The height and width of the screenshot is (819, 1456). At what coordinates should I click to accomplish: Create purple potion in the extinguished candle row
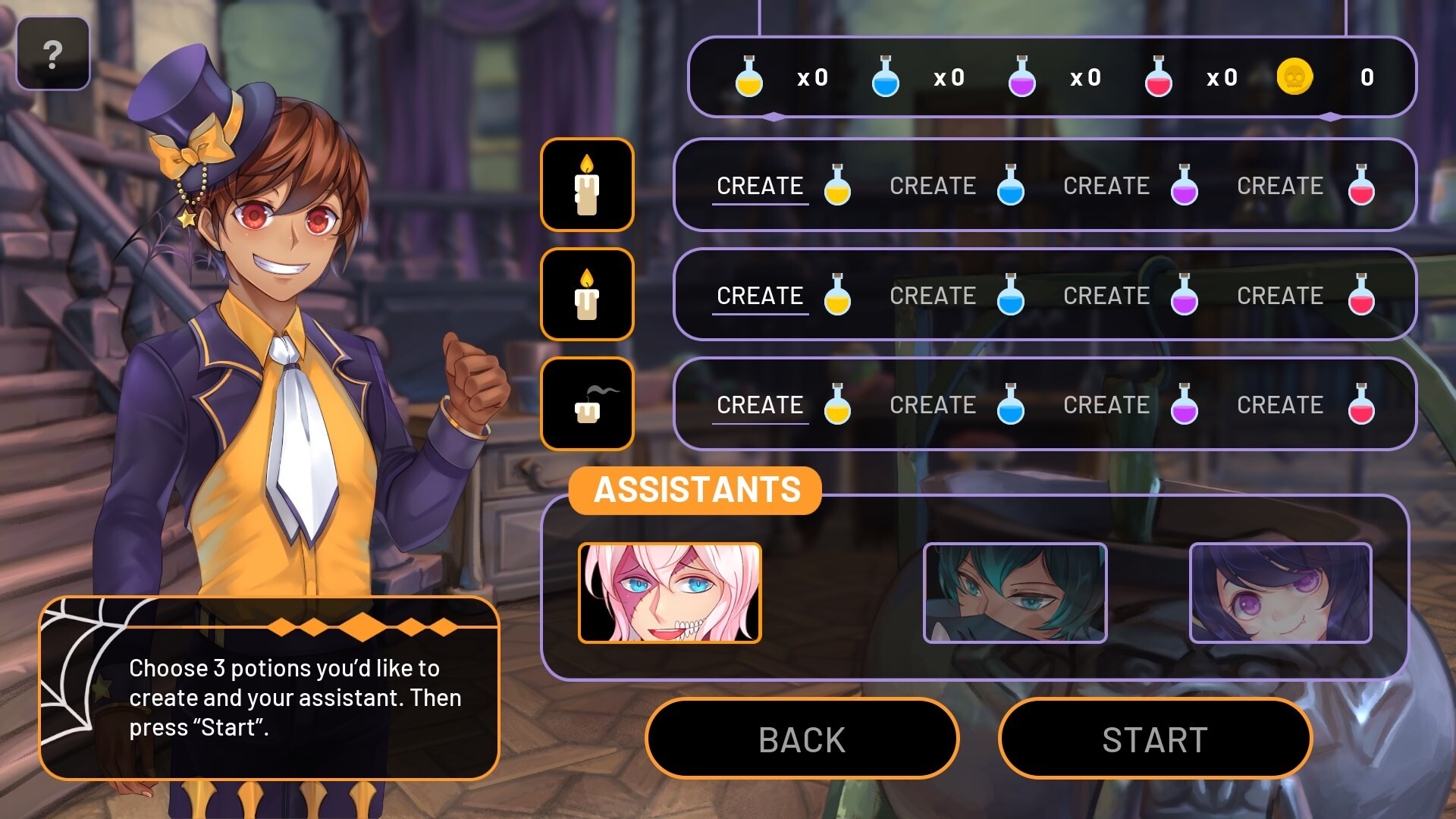(x=1130, y=405)
